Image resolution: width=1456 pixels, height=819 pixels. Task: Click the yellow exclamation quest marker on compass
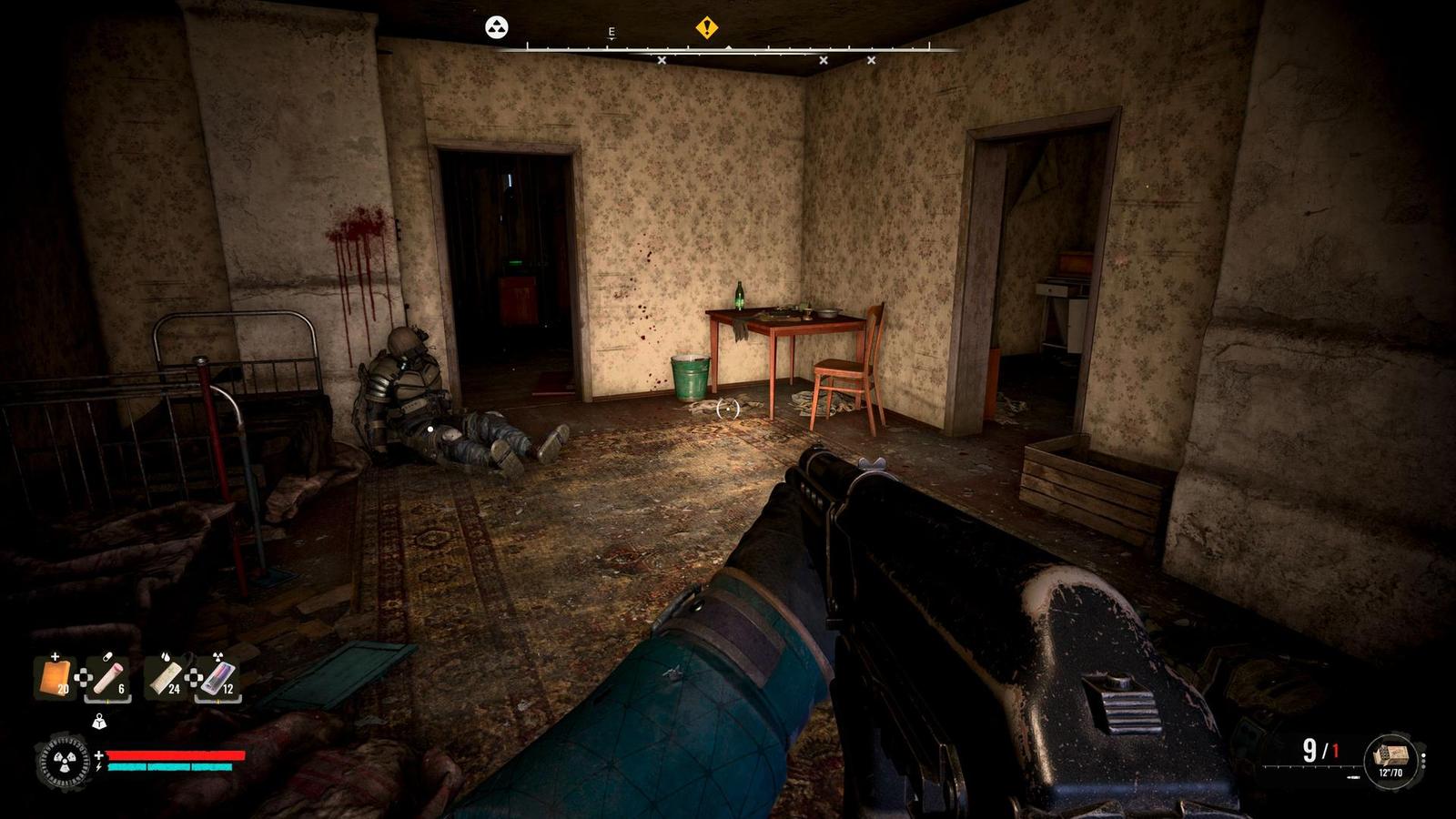click(x=707, y=27)
